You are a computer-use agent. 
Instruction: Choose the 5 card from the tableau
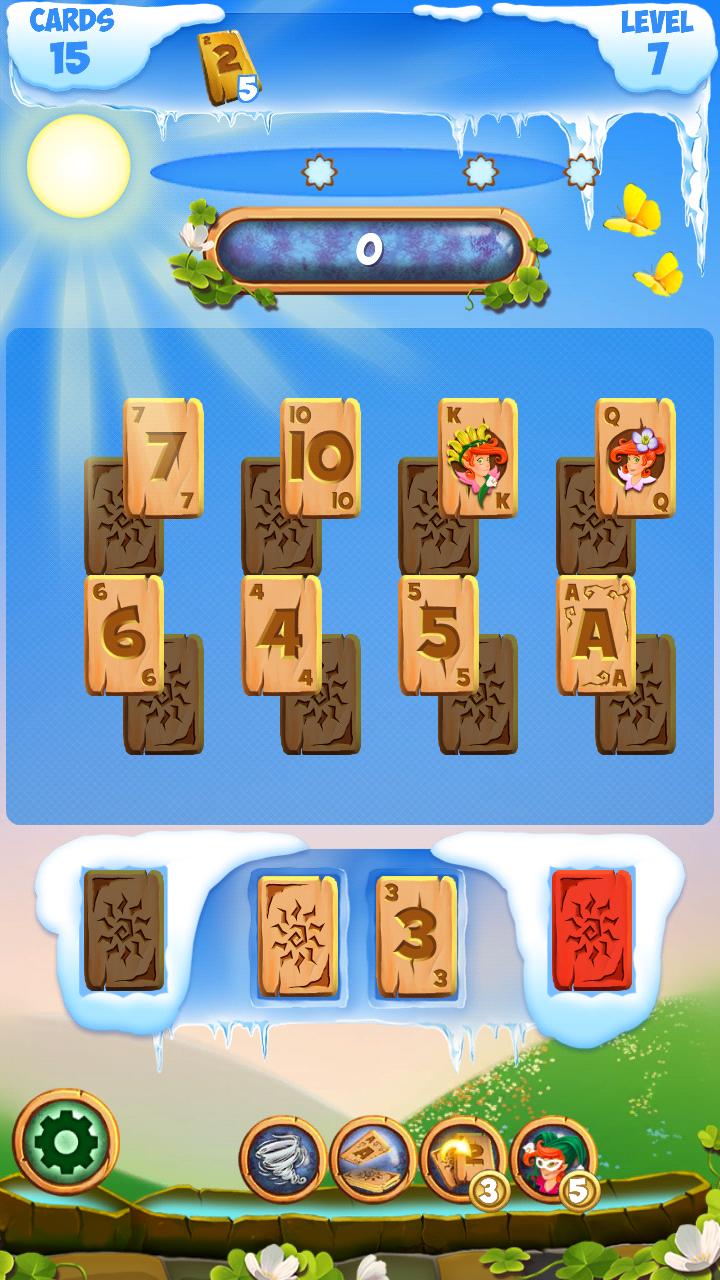(438, 635)
